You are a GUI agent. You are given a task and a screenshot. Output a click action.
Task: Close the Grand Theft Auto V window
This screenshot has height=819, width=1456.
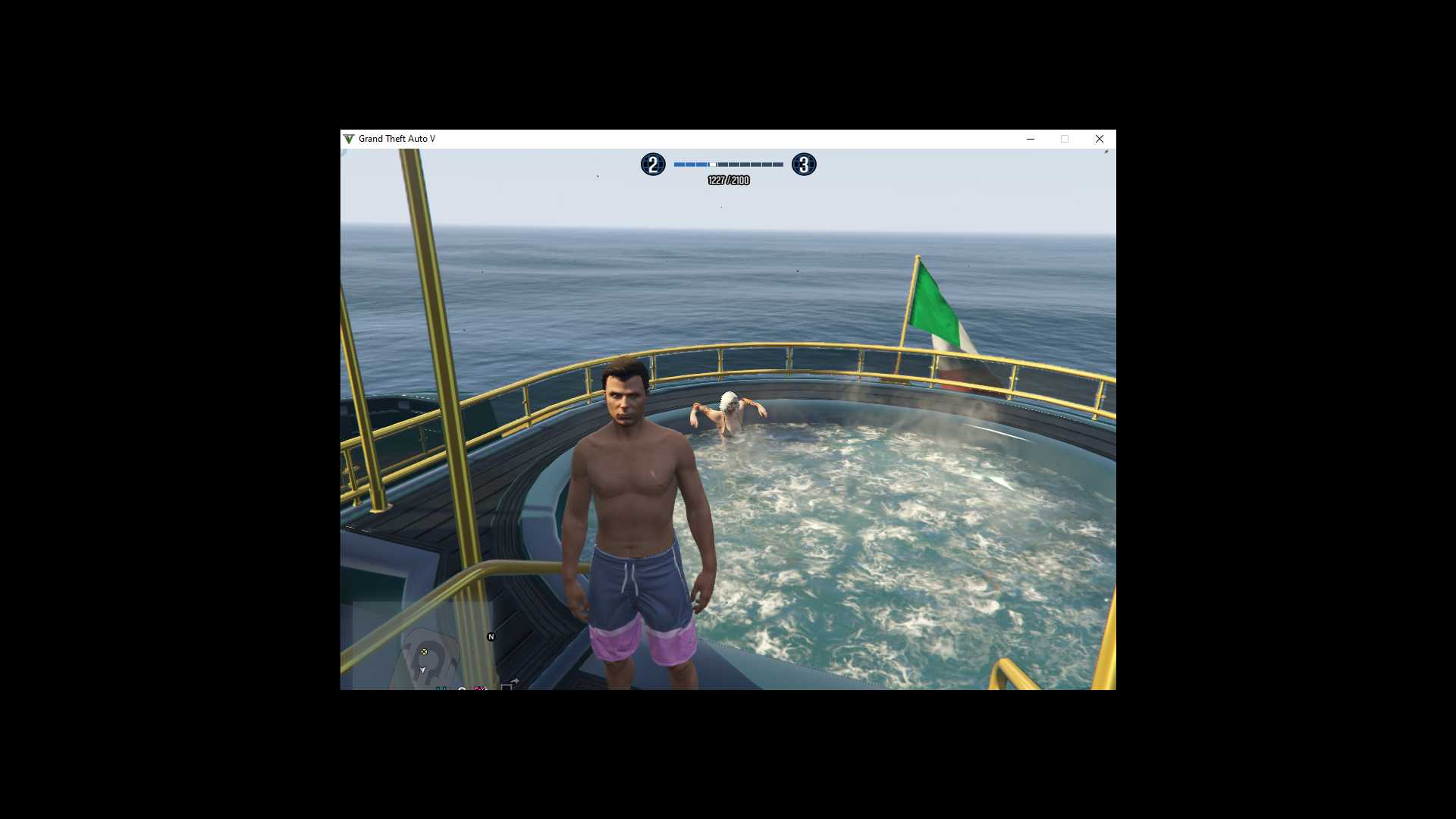point(1099,139)
